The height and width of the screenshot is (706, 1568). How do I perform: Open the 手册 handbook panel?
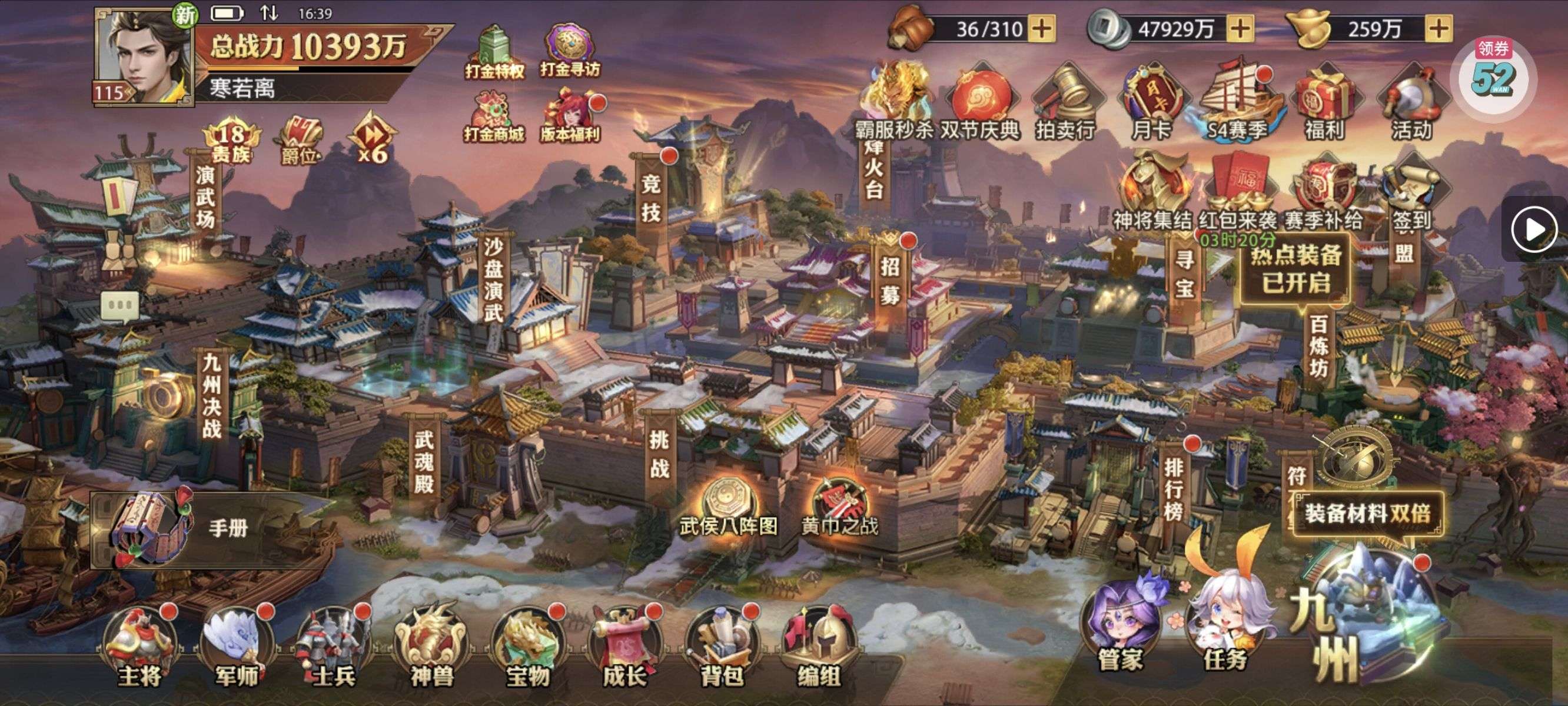click(x=182, y=528)
